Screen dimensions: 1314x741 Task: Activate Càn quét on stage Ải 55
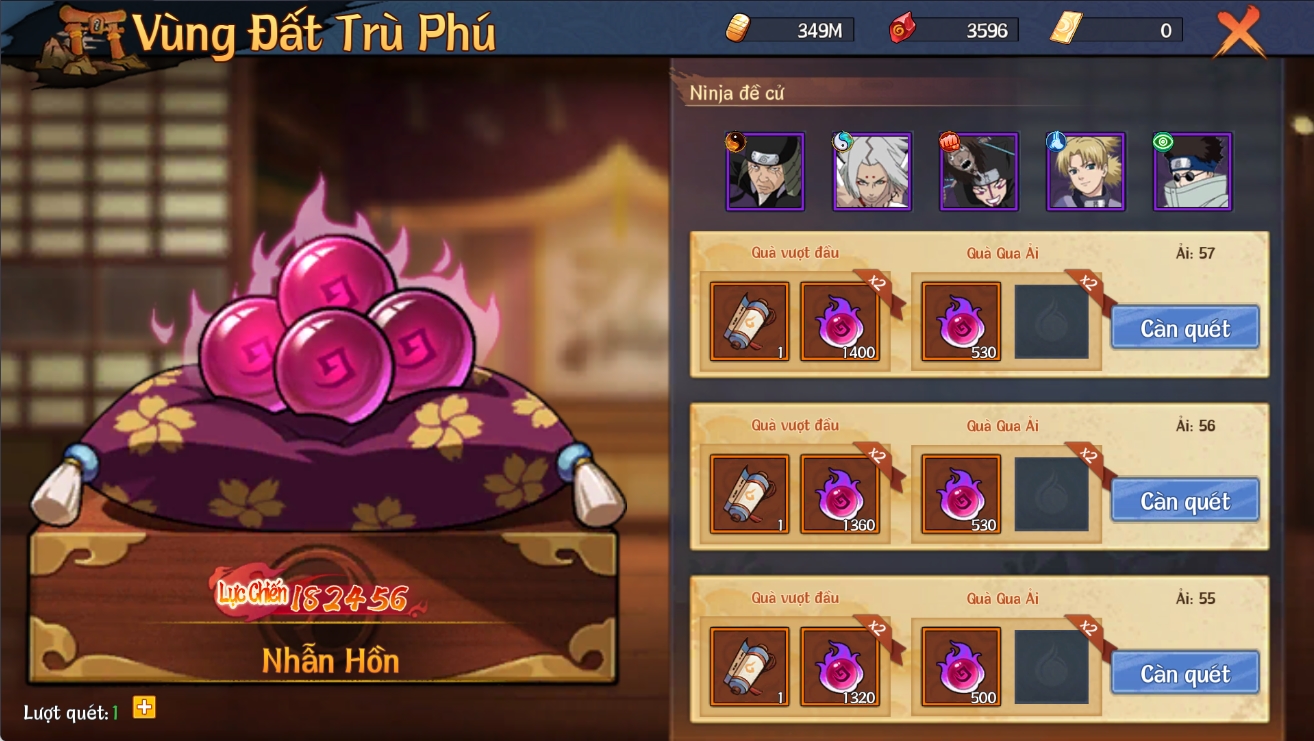(1185, 674)
